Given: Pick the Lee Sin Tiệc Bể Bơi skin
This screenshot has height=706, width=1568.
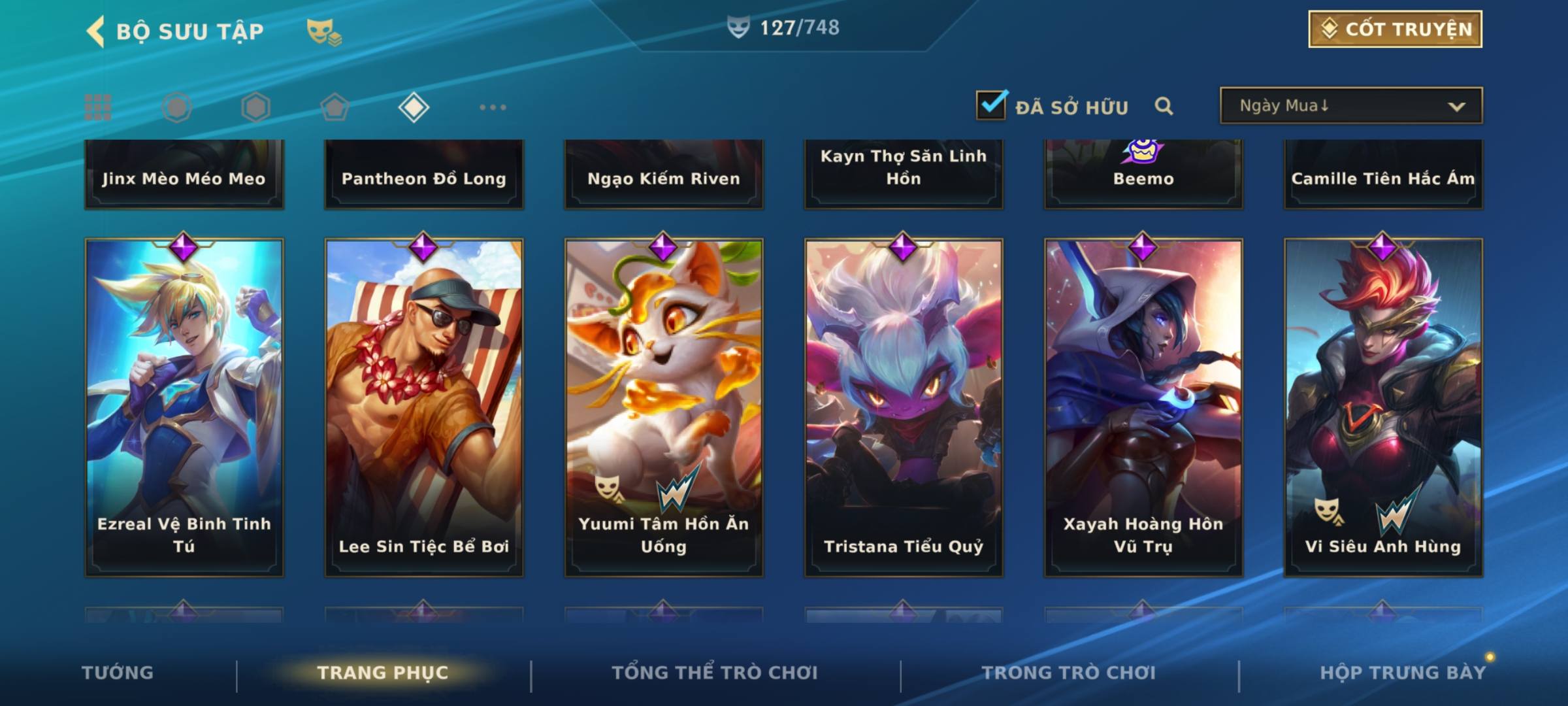Looking at the screenshot, I should [x=424, y=407].
